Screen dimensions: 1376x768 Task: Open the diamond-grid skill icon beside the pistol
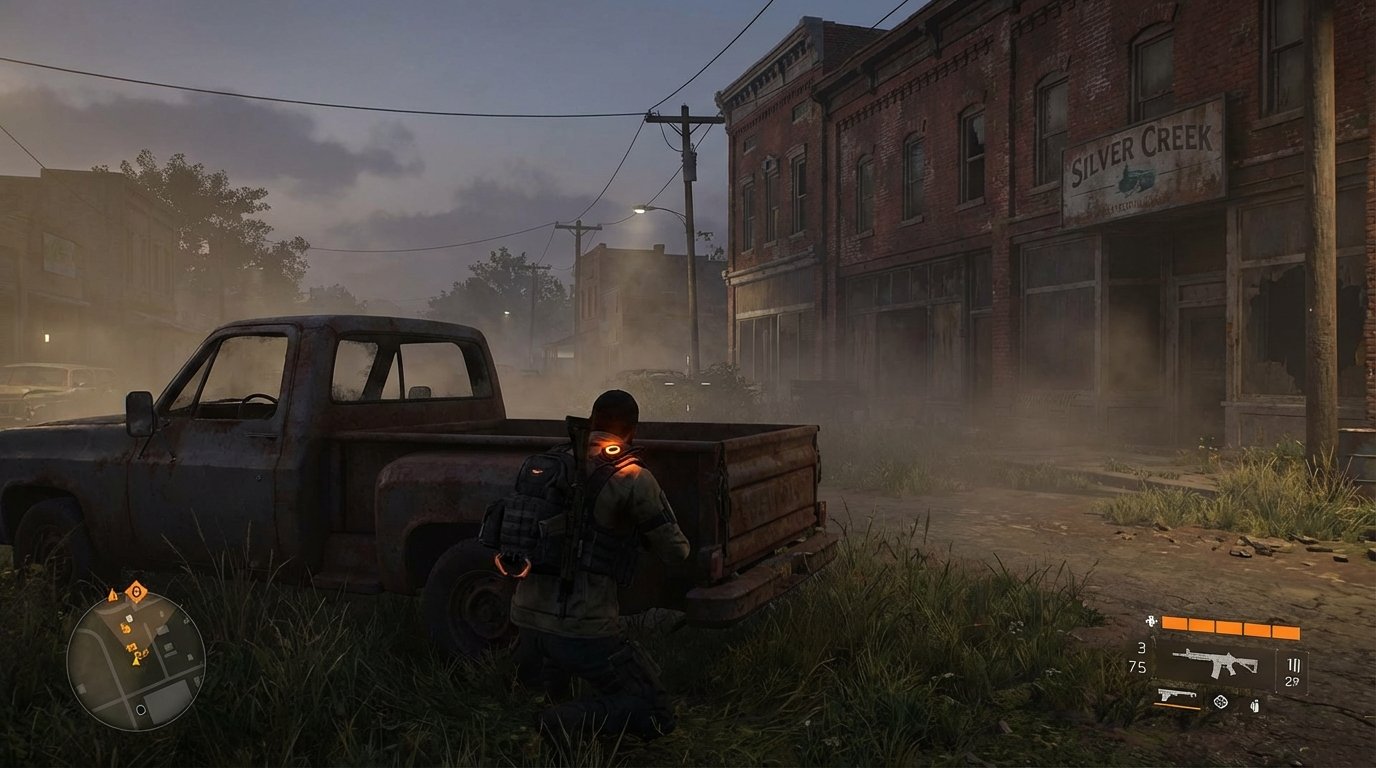point(1221,702)
